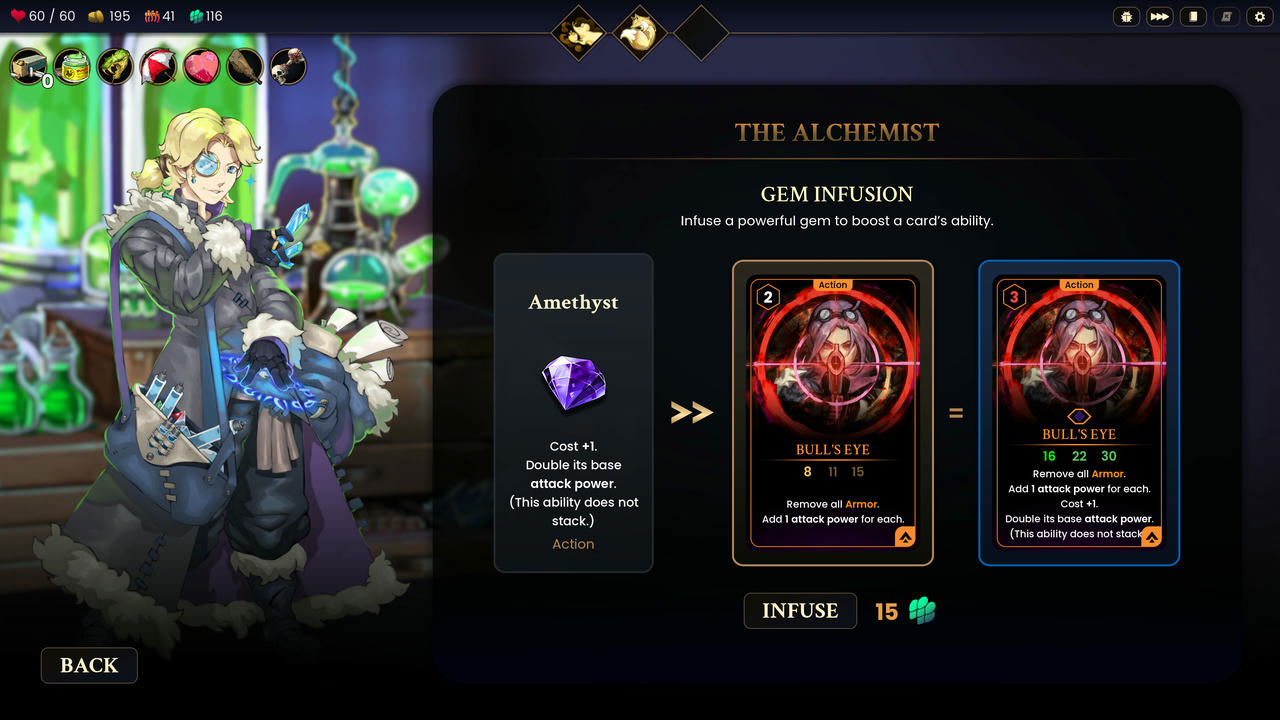
Task: Click the machine relic with counter 0
Action: point(30,67)
